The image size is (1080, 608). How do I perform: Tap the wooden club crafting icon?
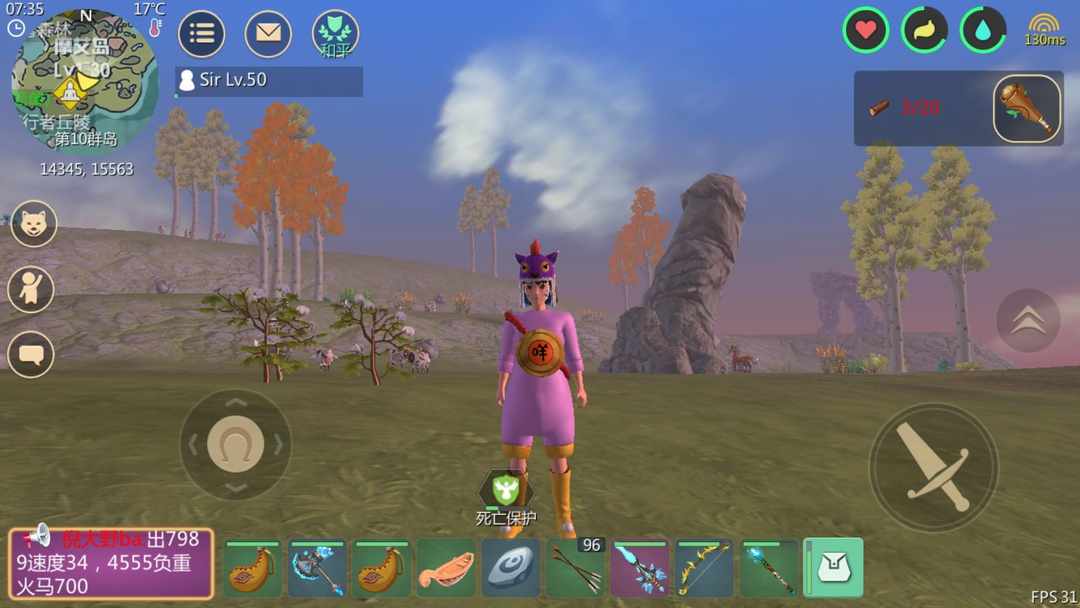click(1027, 108)
